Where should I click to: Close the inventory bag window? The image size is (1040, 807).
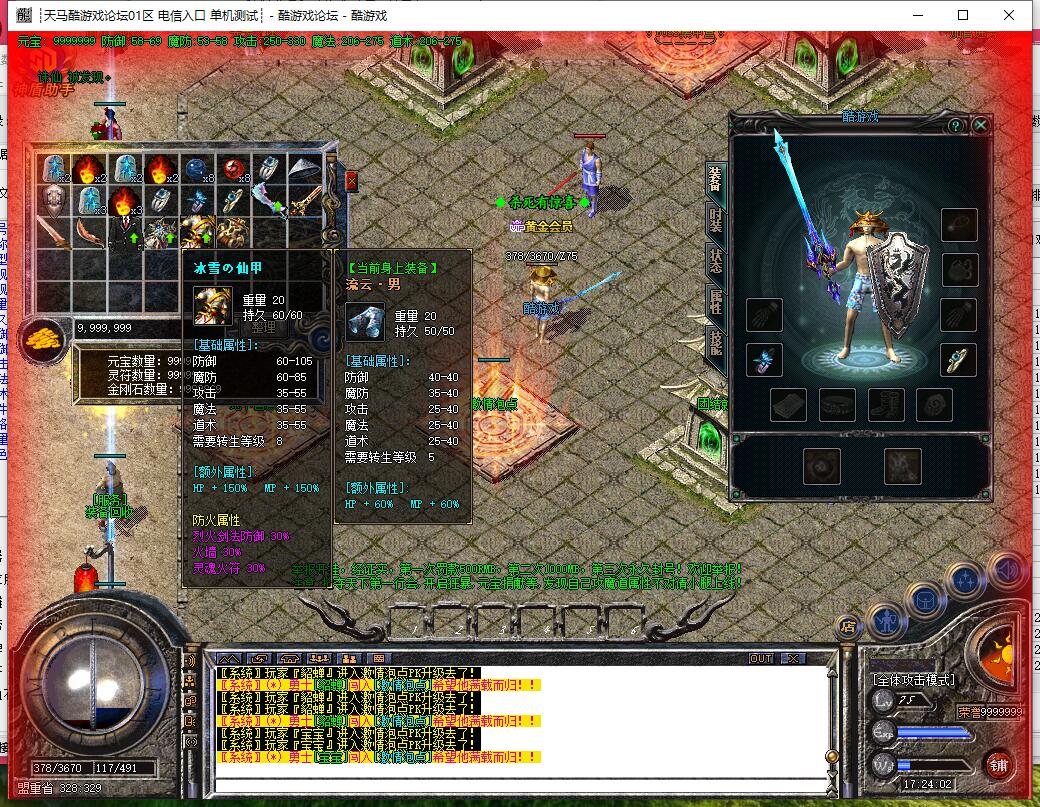pos(352,181)
